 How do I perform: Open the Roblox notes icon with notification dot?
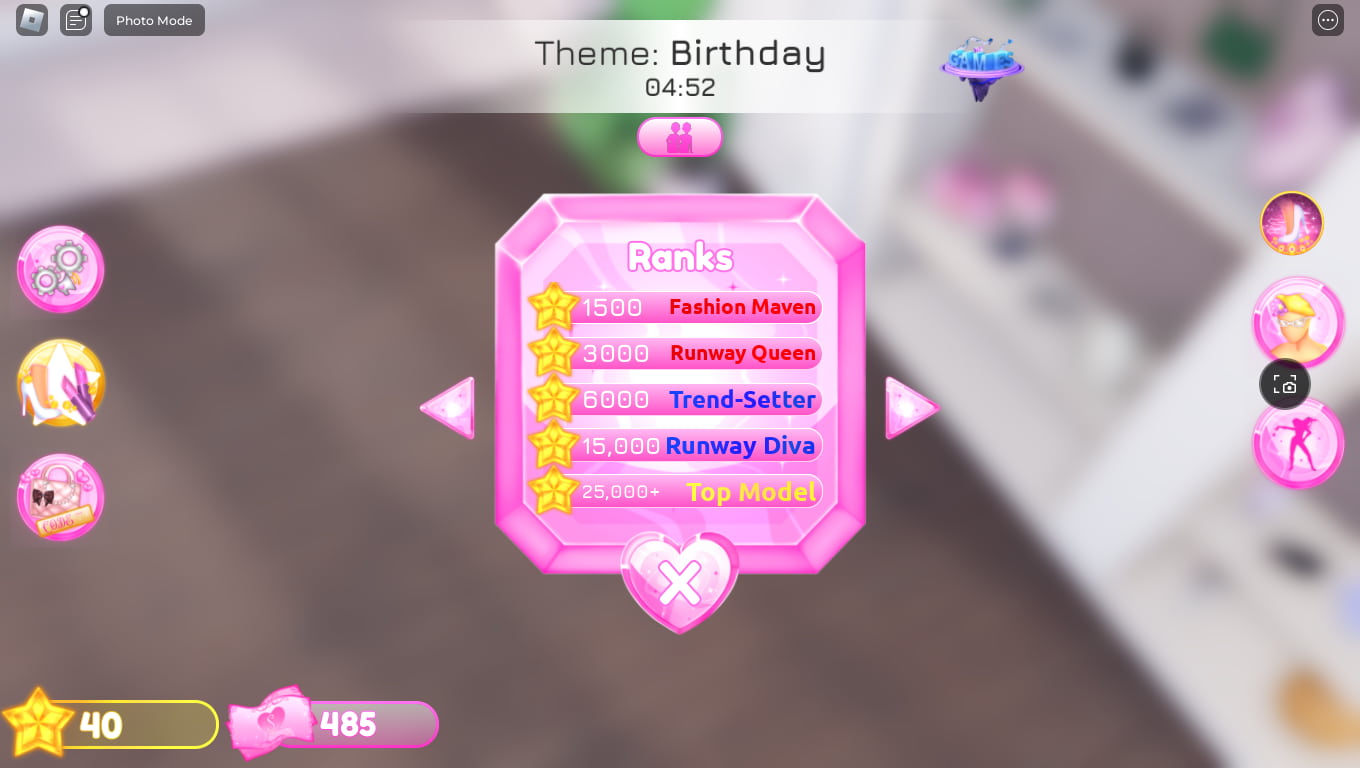point(75,20)
